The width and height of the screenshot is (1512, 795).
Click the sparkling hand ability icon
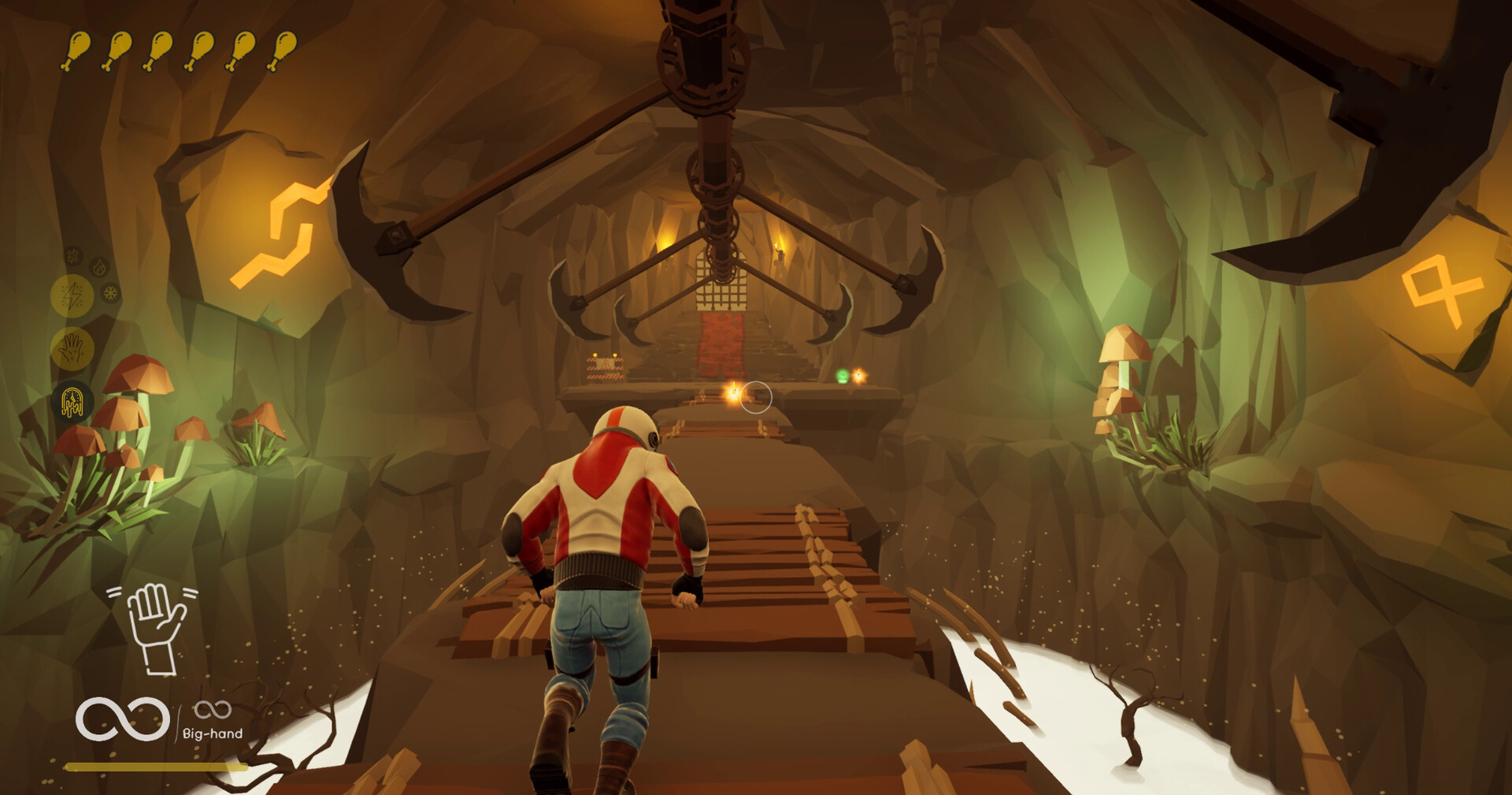pyautogui.click(x=72, y=347)
